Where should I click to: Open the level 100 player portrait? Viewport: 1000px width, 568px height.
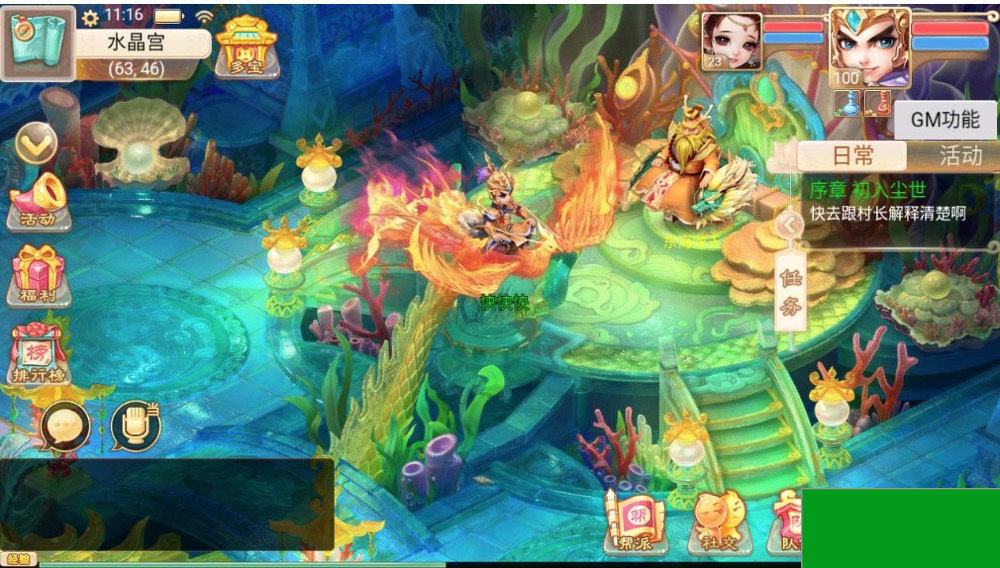[x=869, y=46]
